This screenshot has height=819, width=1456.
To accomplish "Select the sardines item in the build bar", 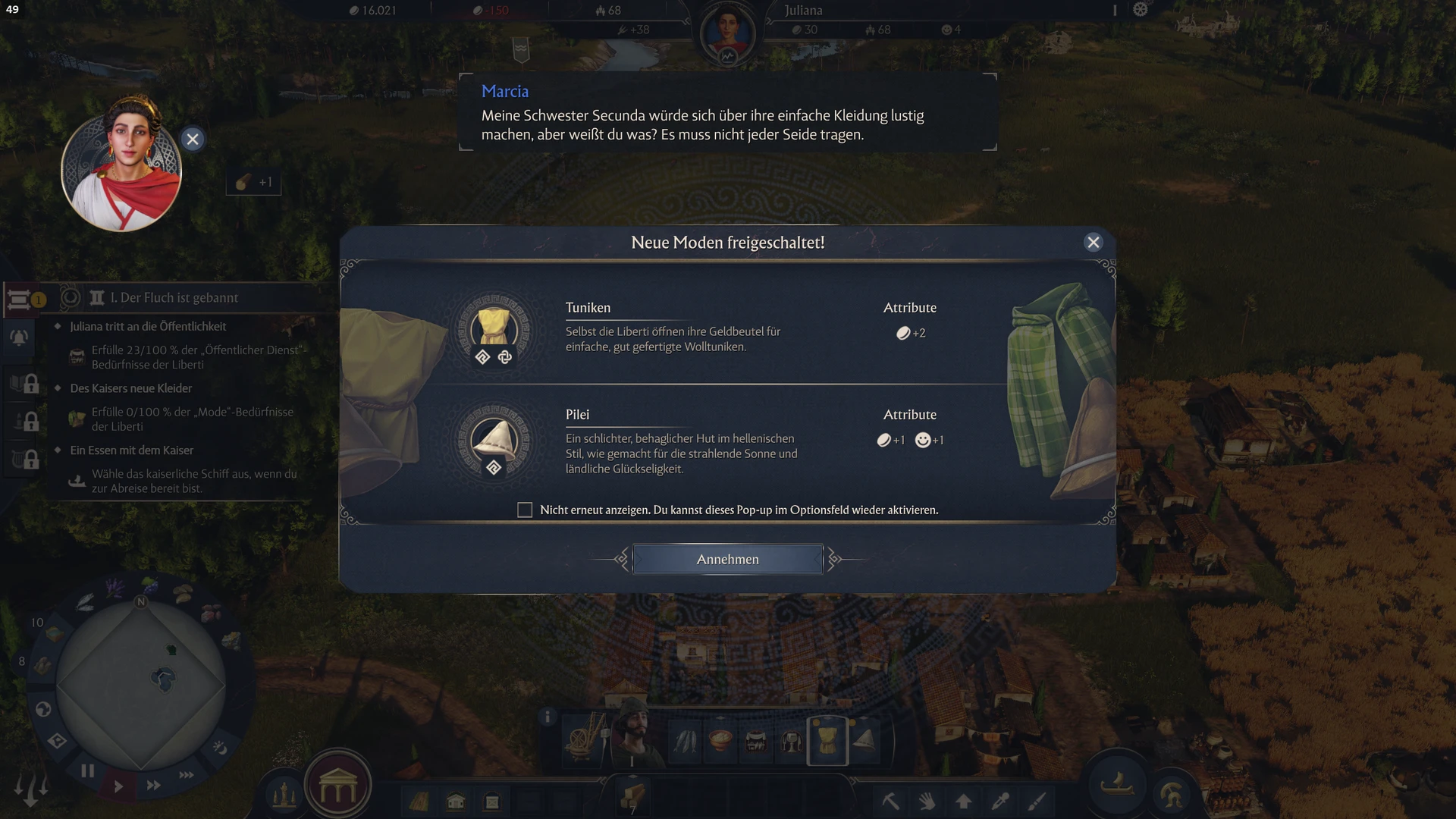I will coord(686,741).
